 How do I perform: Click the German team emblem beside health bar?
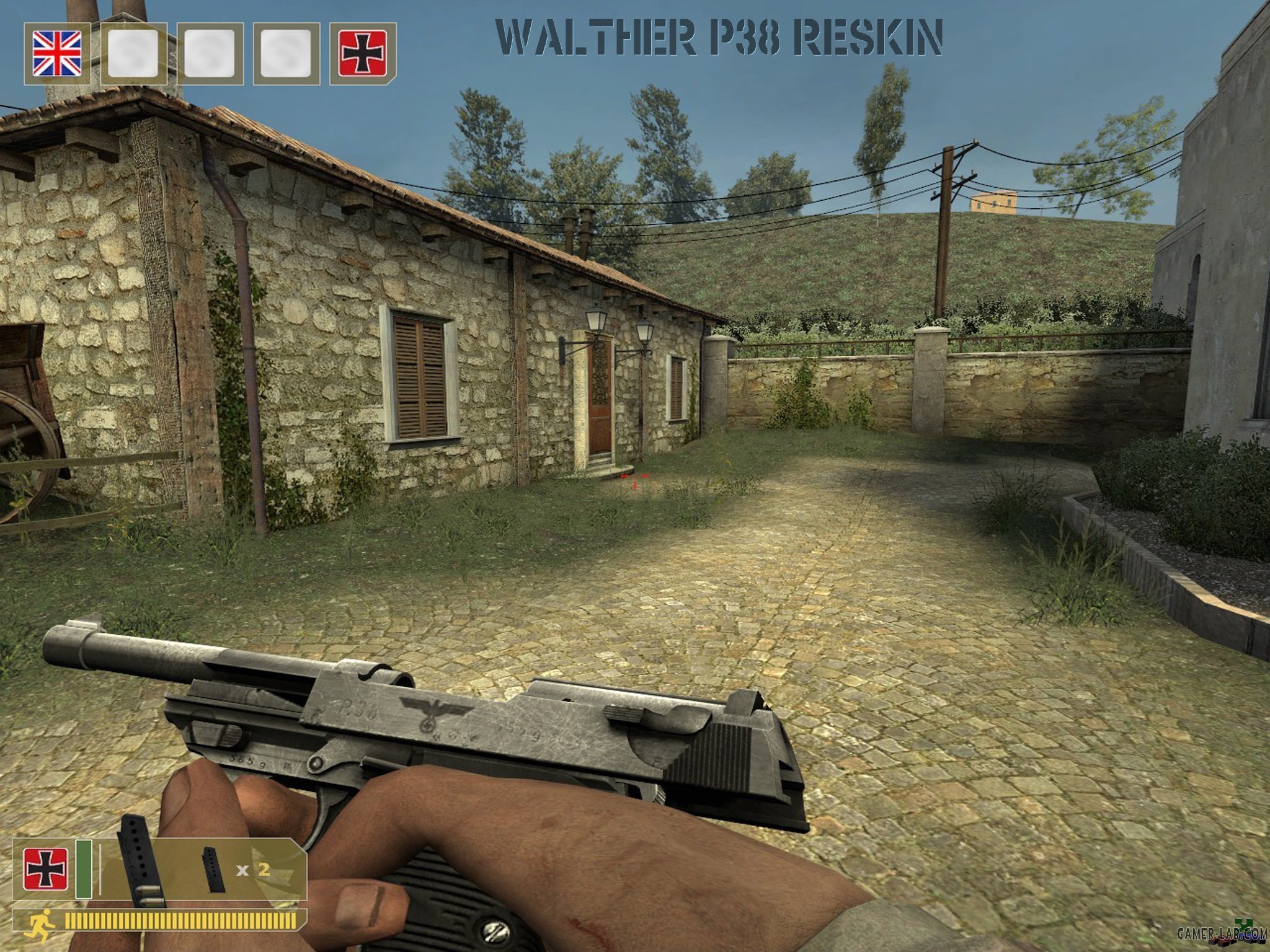pyautogui.click(x=46, y=868)
